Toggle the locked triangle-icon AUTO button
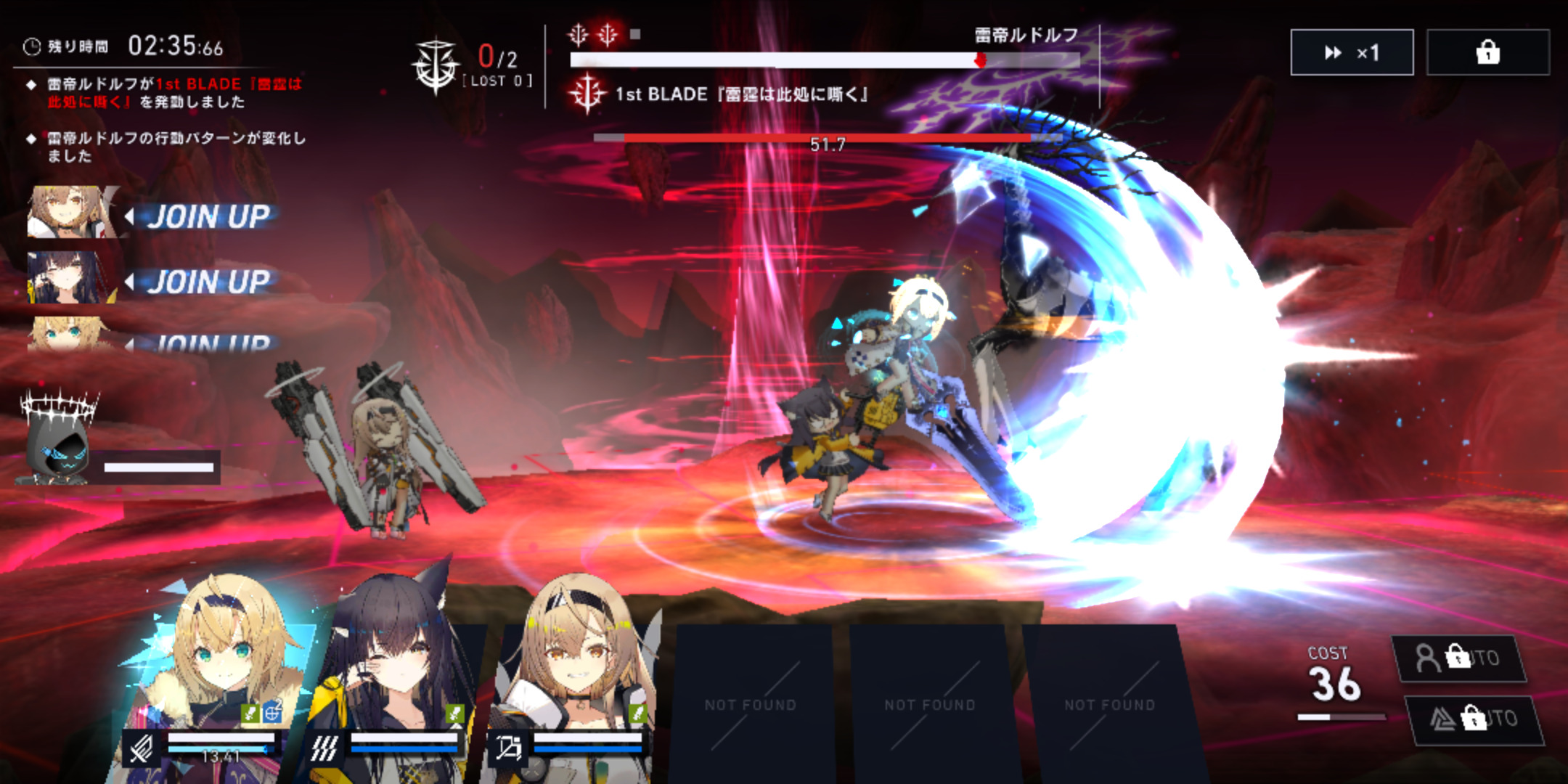The width and height of the screenshot is (1568, 784). 1474,719
